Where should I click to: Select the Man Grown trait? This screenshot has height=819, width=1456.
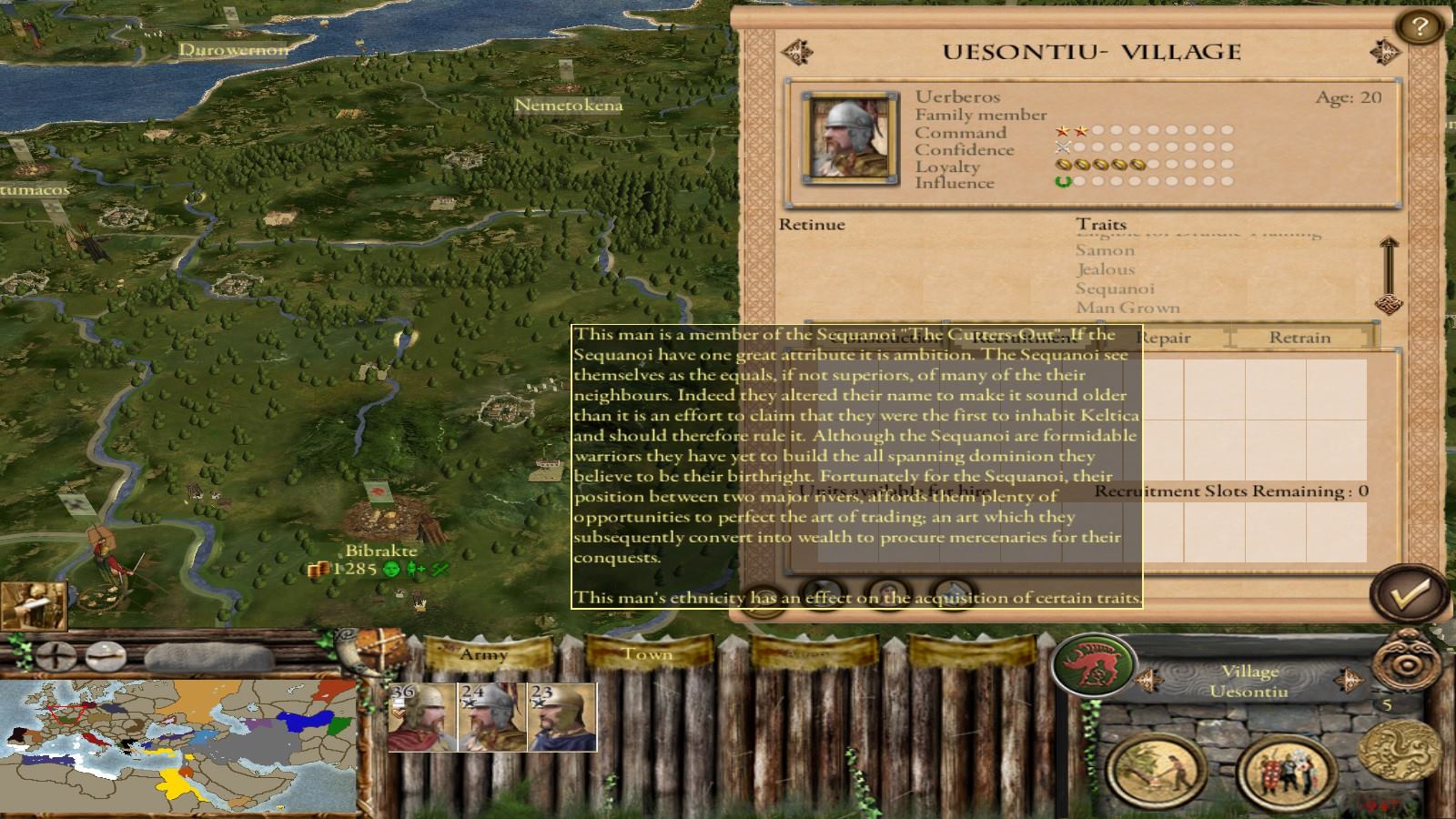pyautogui.click(x=1127, y=308)
